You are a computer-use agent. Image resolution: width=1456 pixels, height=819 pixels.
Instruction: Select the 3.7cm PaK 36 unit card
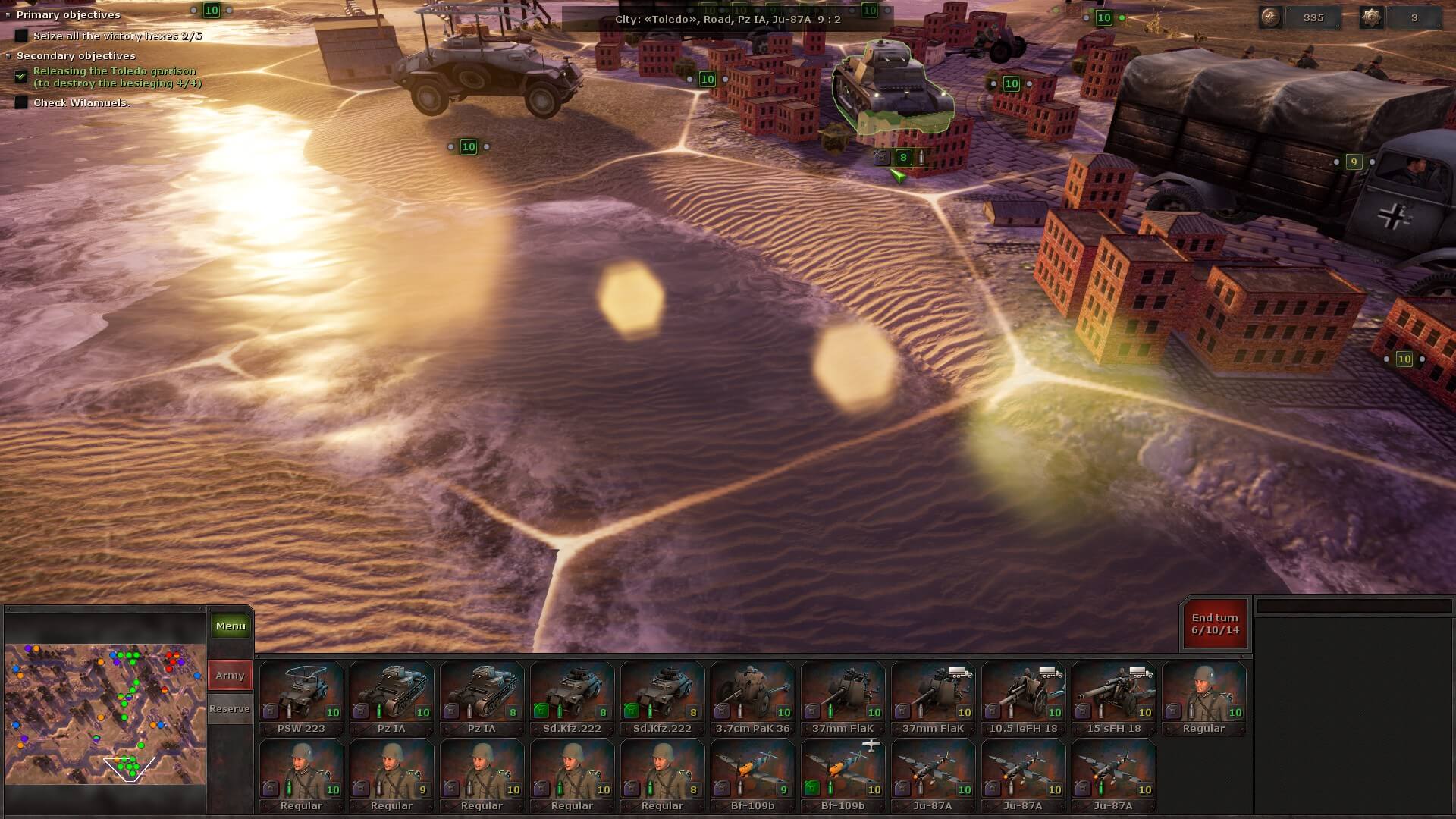point(752,698)
